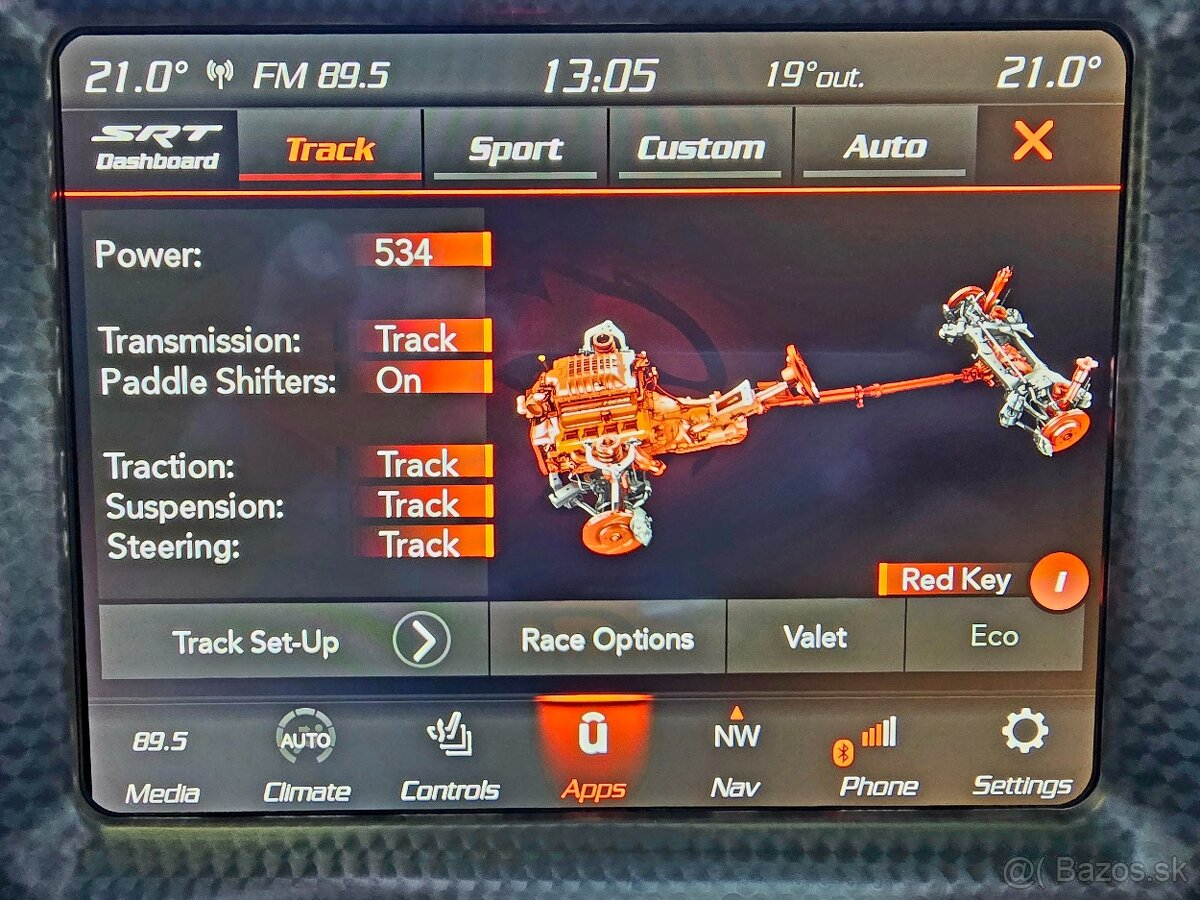Open Climate controls
The height and width of the screenshot is (900, 1200).
click(x=306, y=762)
